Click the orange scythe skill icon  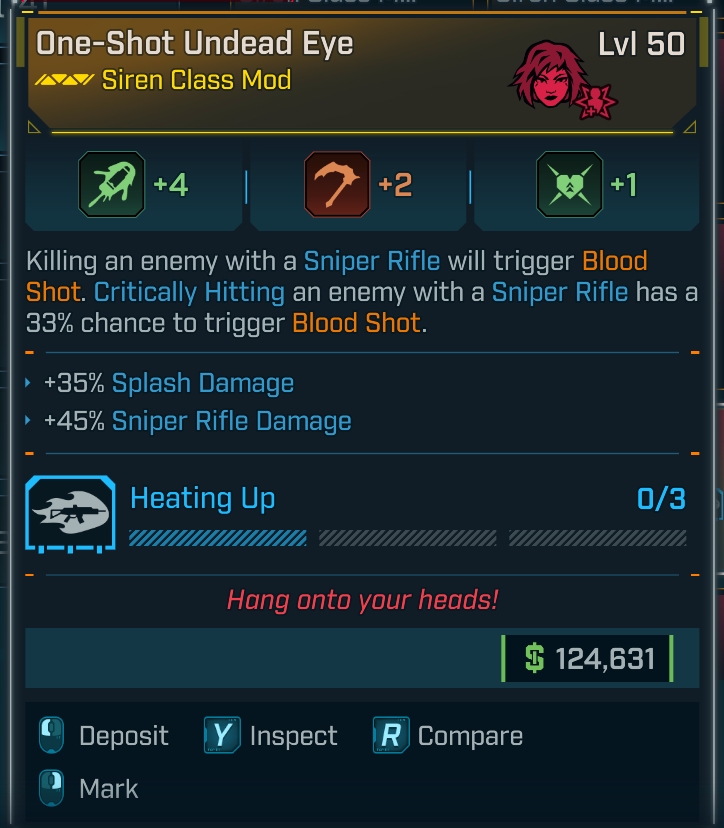pos(336,185)
